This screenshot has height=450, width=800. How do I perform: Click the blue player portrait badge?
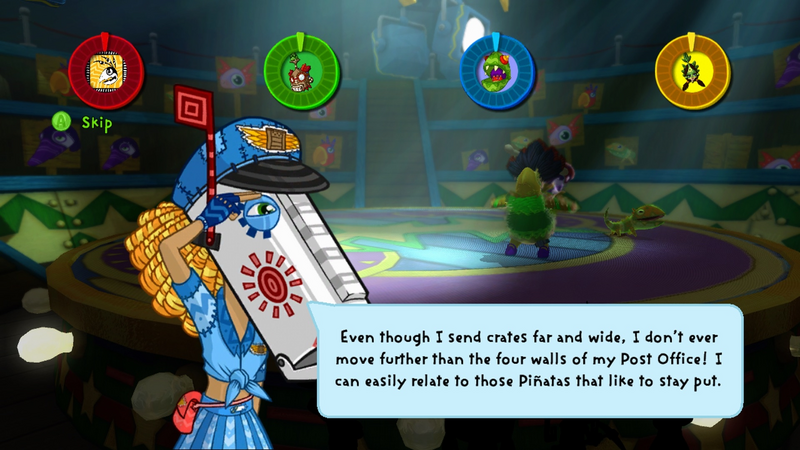point(497,71)
